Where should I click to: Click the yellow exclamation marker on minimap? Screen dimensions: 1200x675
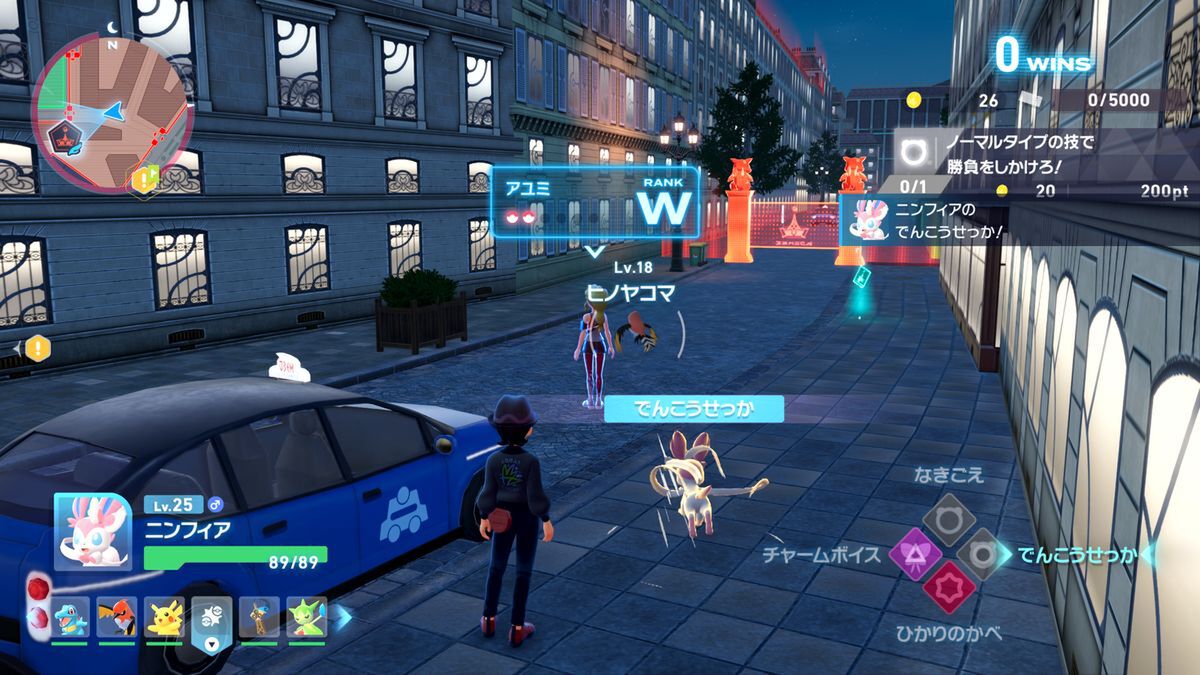point(146,179)
